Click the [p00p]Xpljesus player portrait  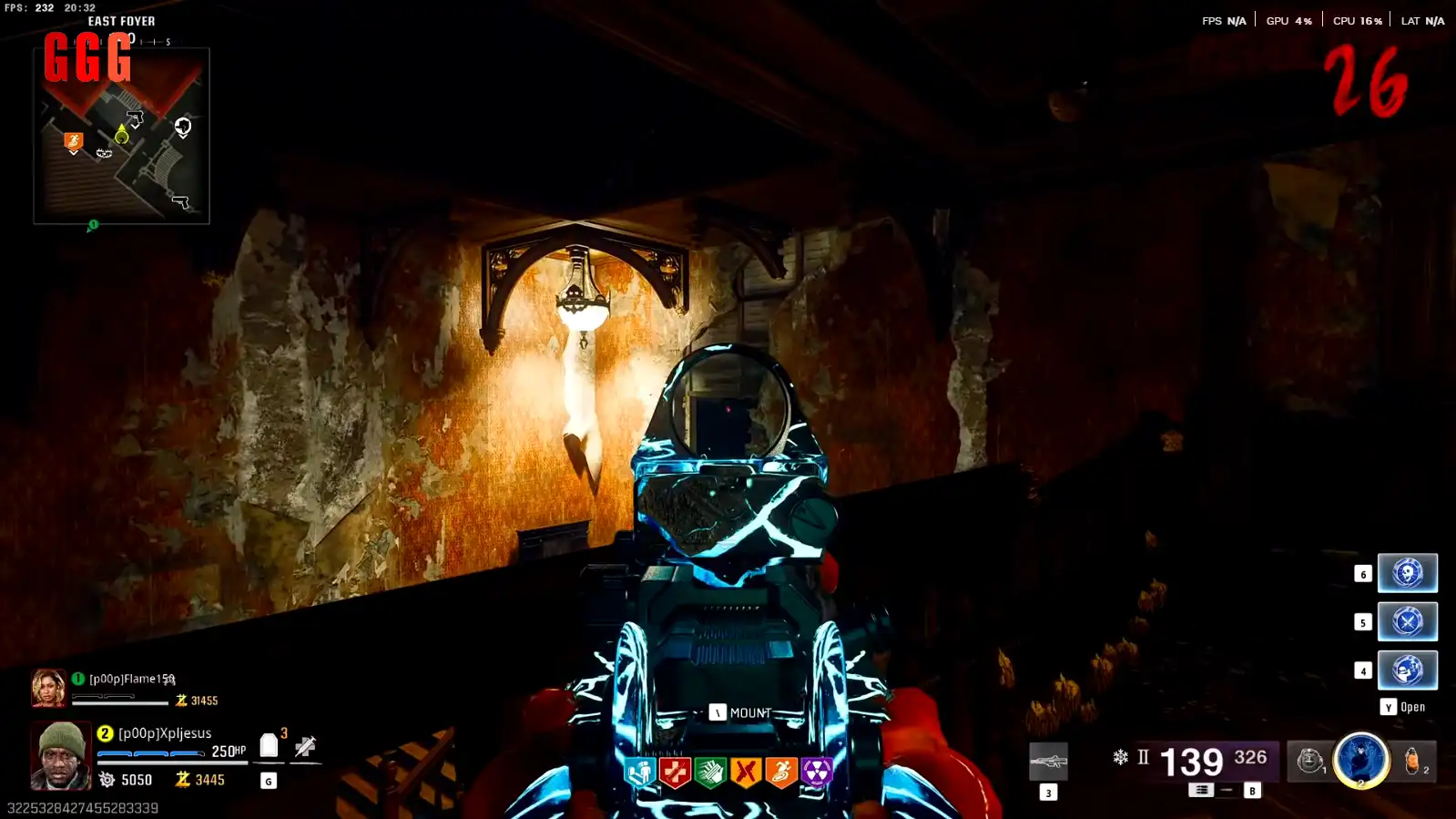61,755
